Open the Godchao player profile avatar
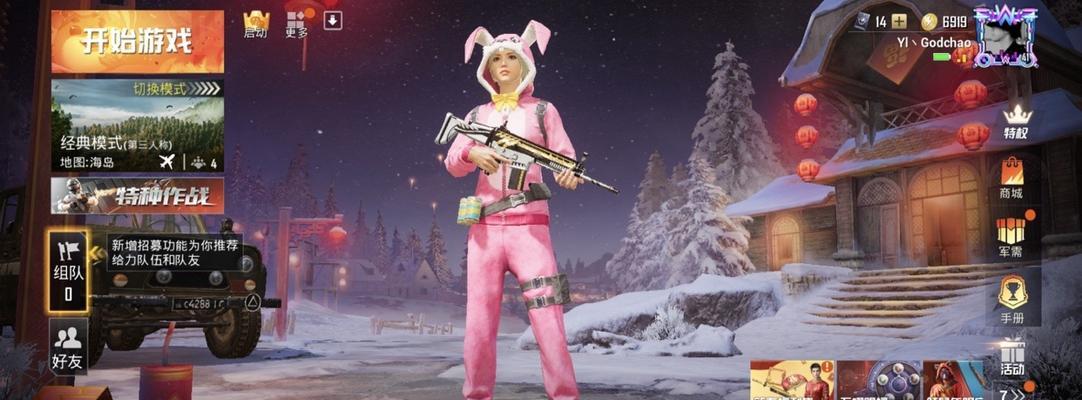The height and width of the screenshot is (400, 1082). click(x=1005, y=38)
